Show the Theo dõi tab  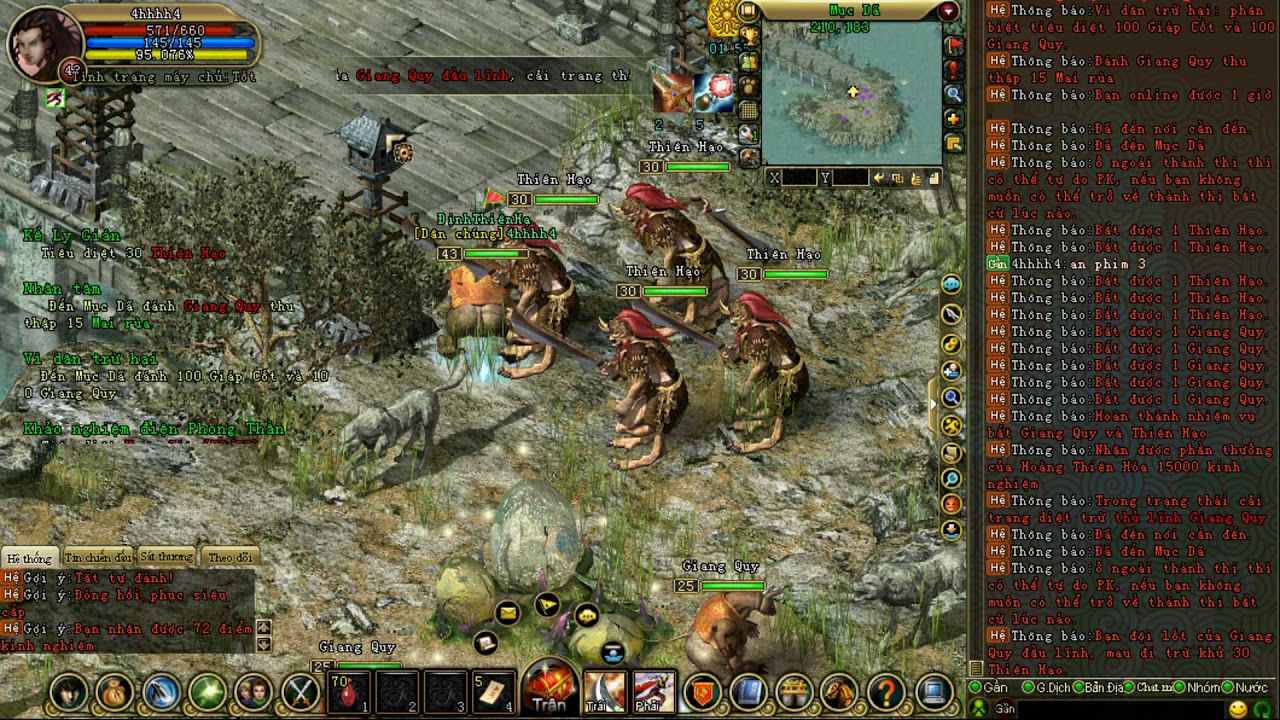[x=230, y=557]
